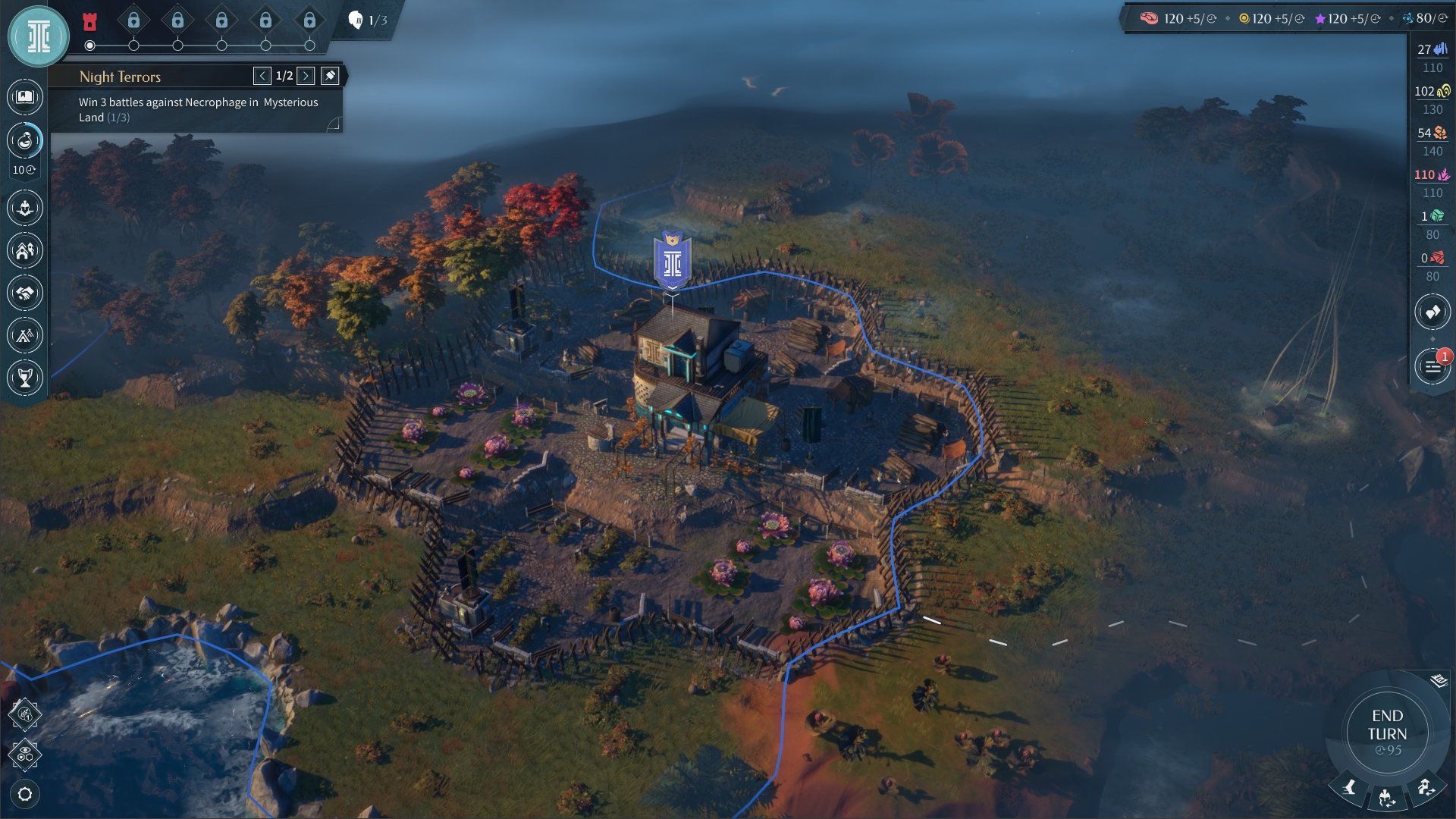Open the houses empire screen
The image size is (1456, 819).
click(25, 250)
